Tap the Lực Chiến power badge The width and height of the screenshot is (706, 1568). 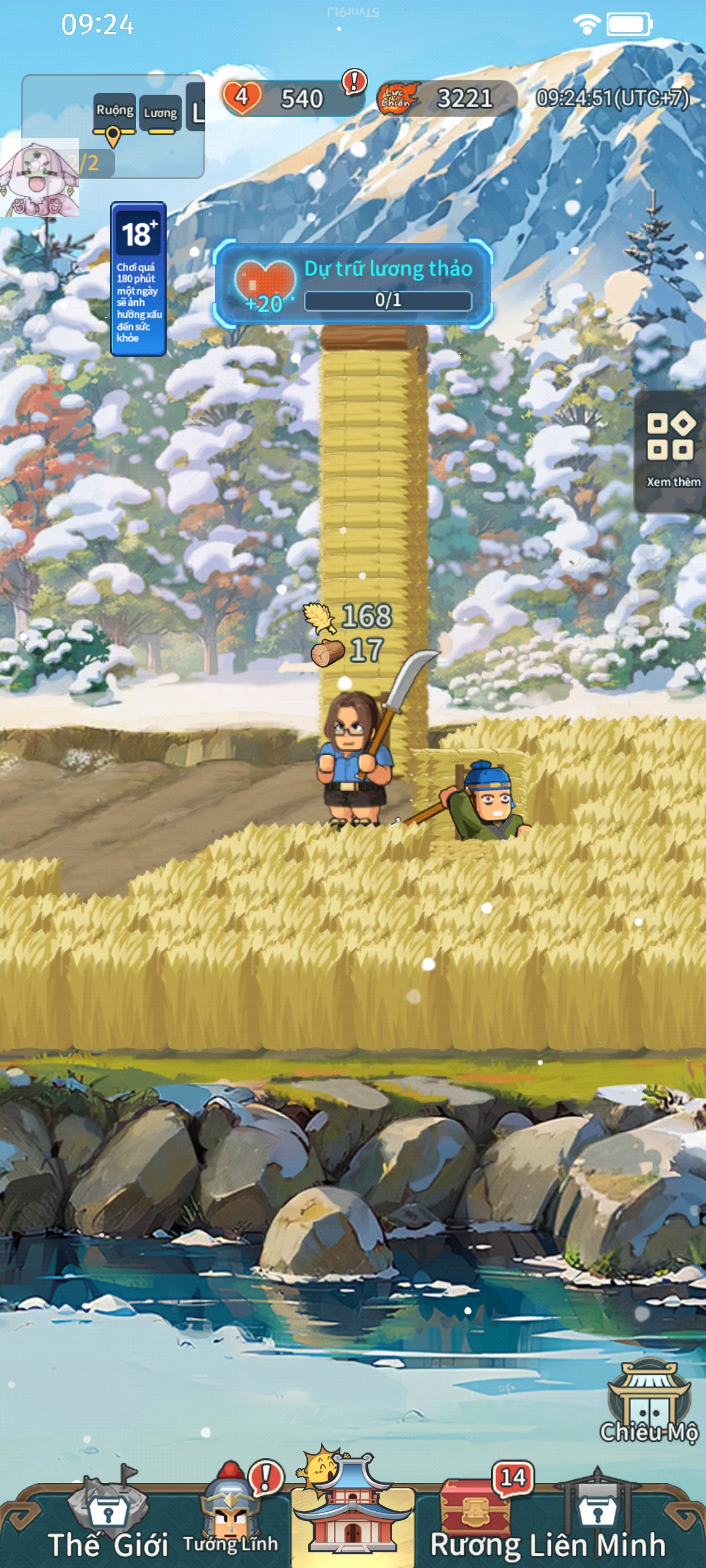[x=397, y=99]
